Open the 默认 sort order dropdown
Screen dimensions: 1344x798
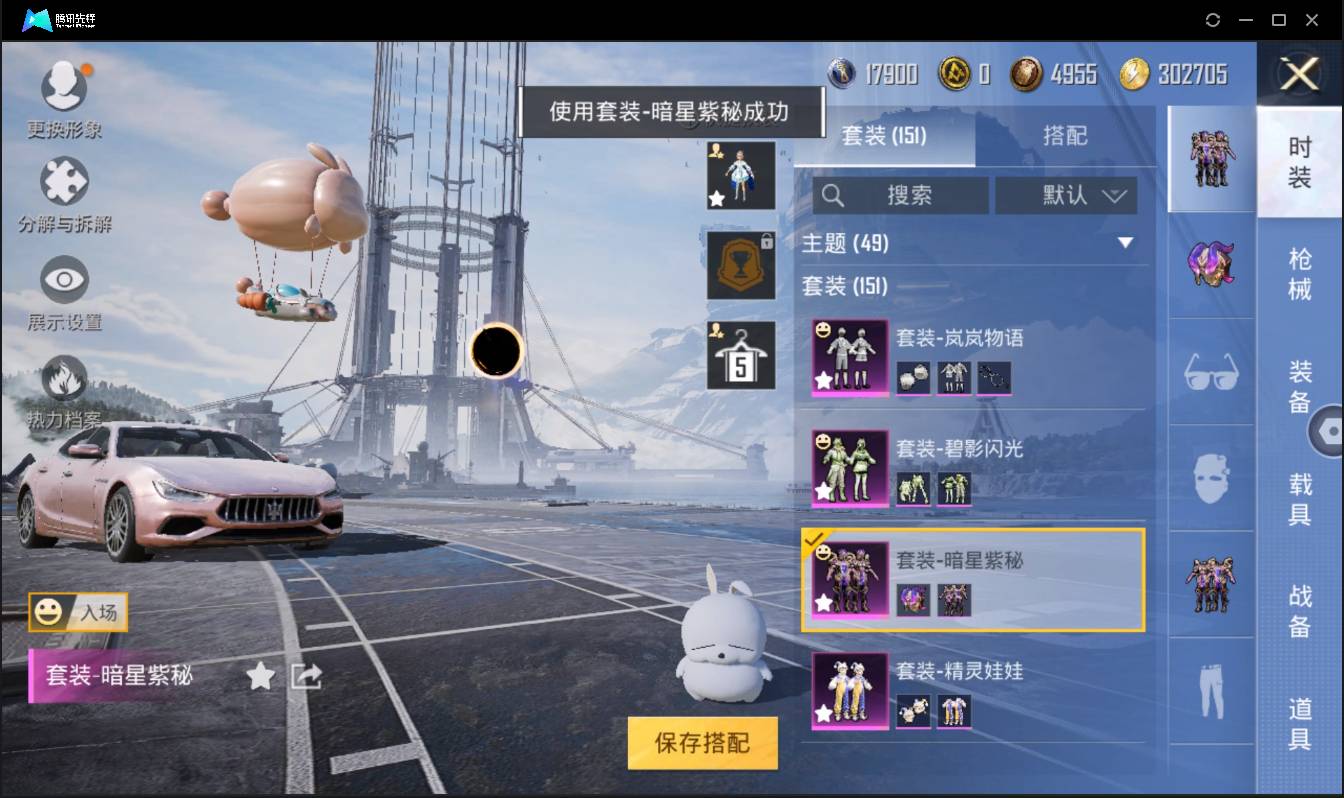point(1066,196)
